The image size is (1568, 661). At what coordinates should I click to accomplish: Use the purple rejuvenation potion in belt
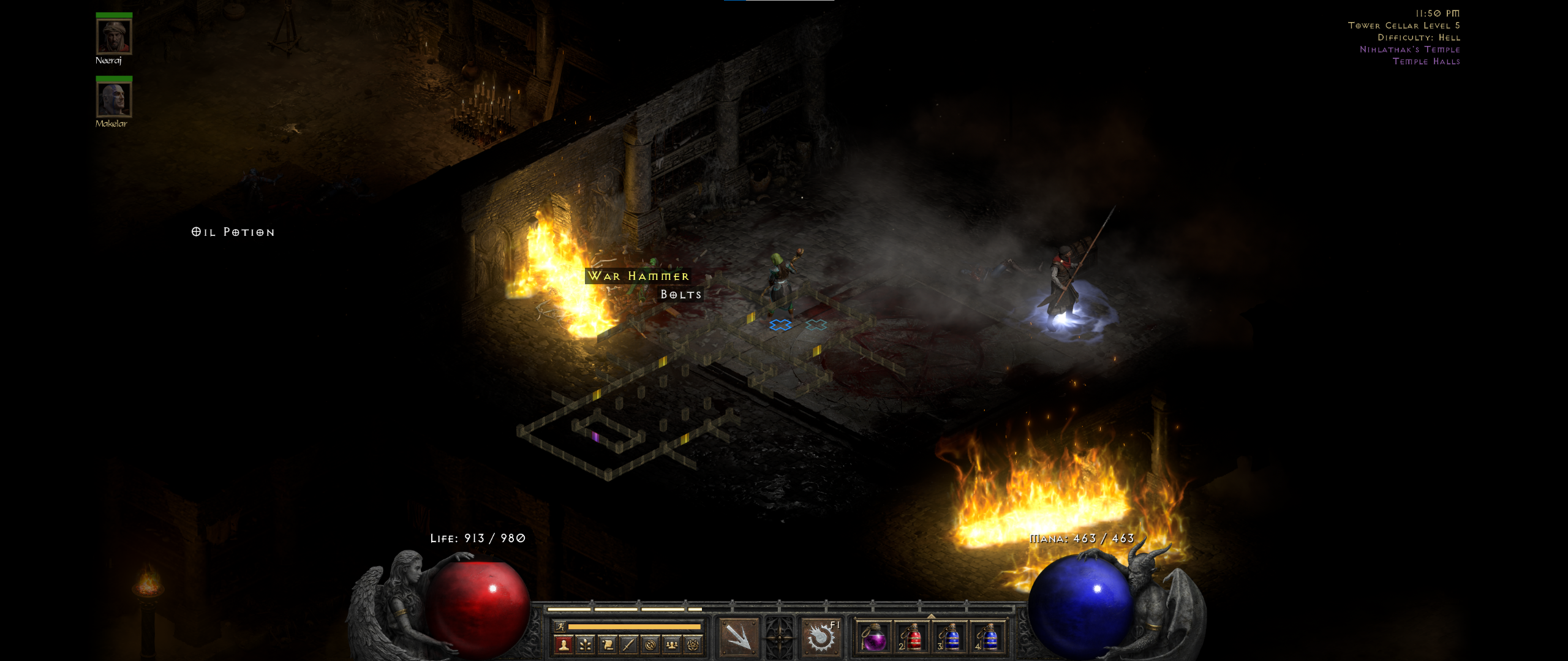[x=874, y=638]
